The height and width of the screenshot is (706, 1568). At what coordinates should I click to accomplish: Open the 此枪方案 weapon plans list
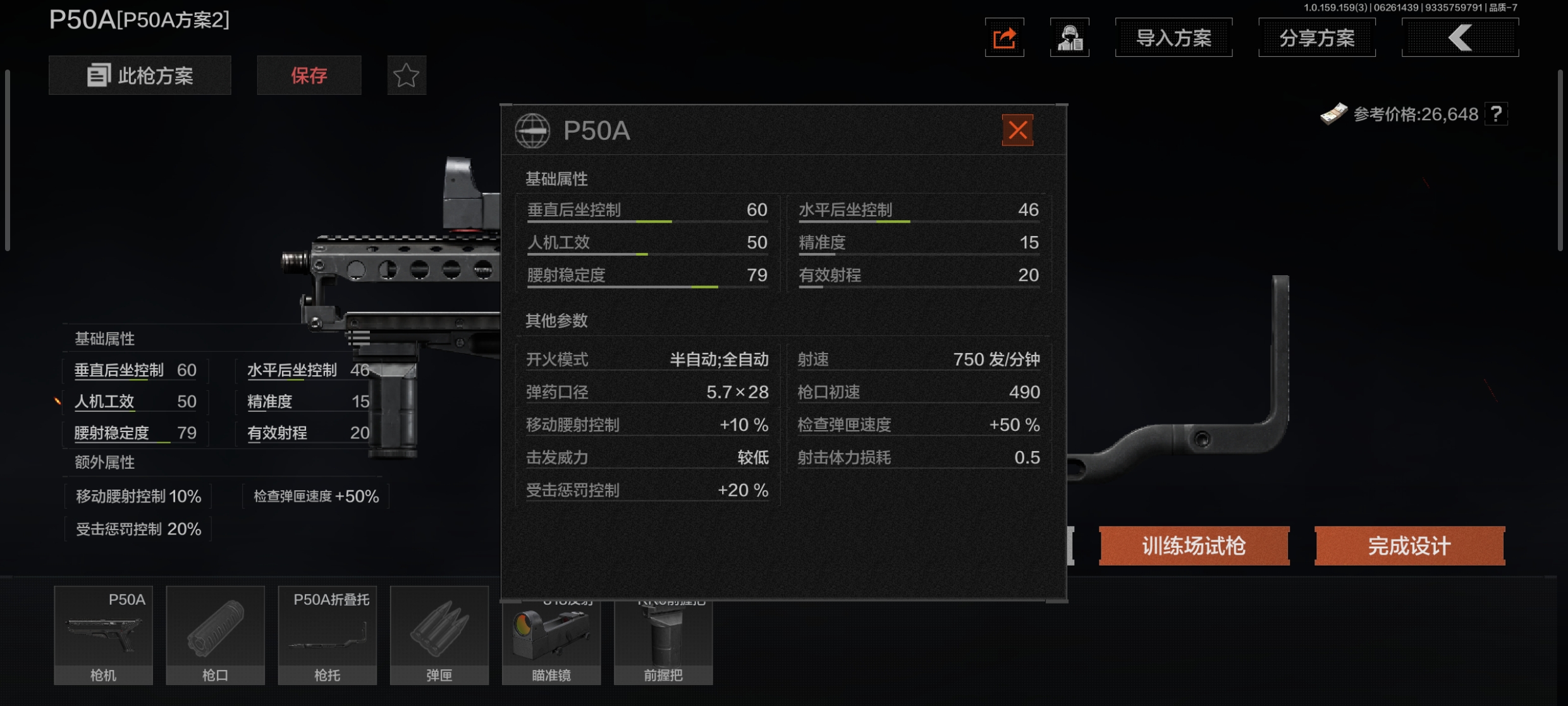140,75
